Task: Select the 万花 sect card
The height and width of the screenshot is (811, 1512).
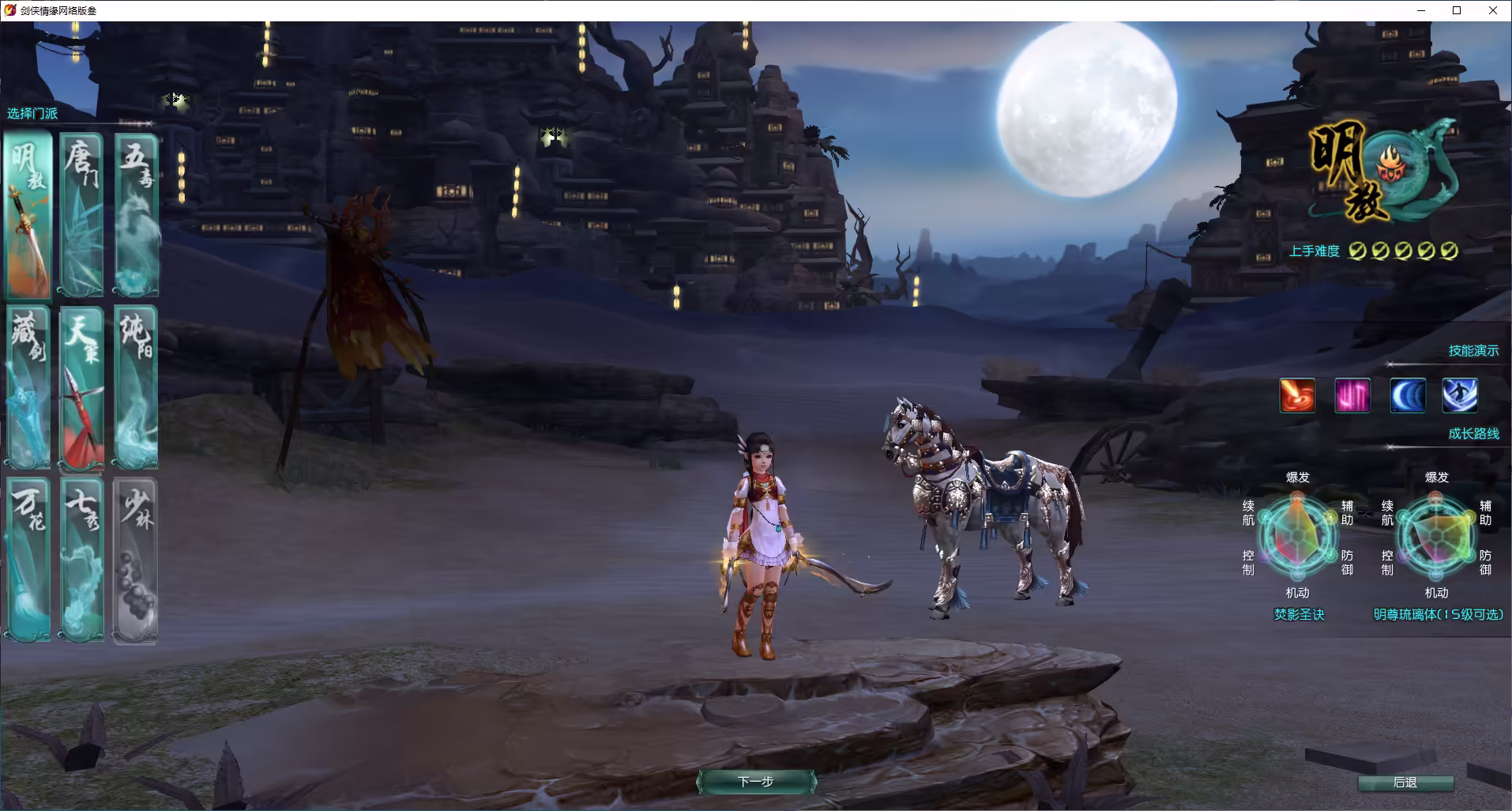Action: click(28, 558)
